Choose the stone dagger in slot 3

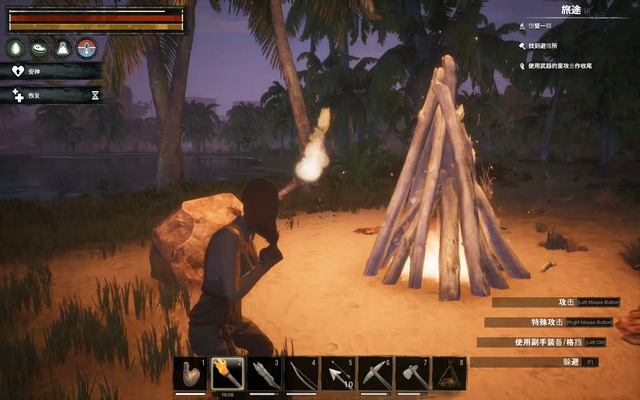coord(264,374)
